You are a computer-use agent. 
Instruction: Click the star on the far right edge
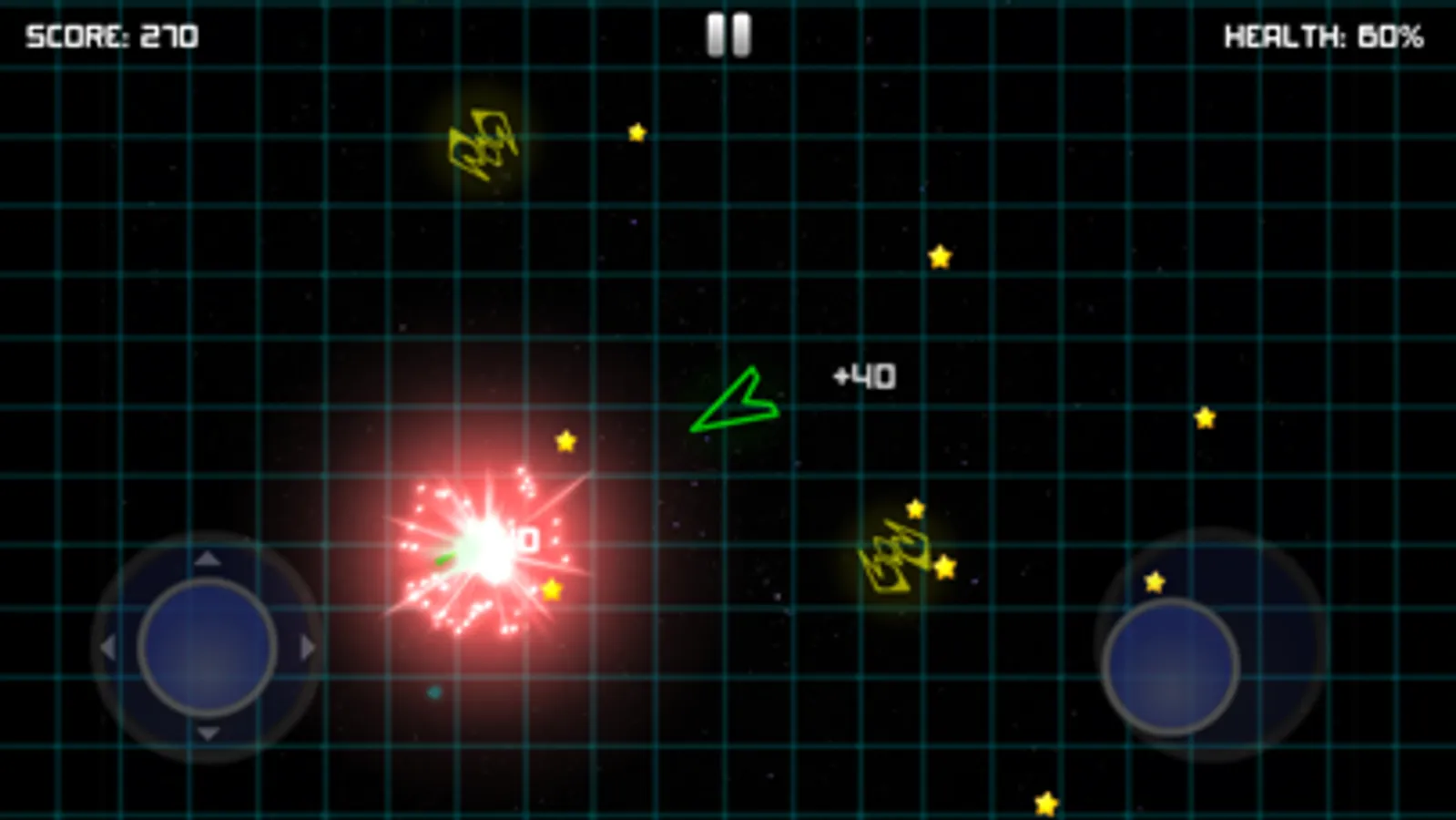[1204, 417]
